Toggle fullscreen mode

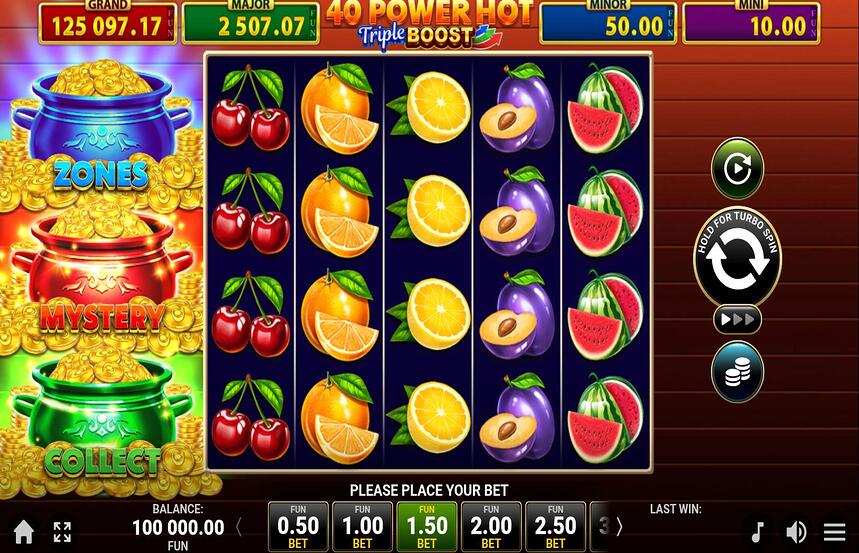coord(62,532)
